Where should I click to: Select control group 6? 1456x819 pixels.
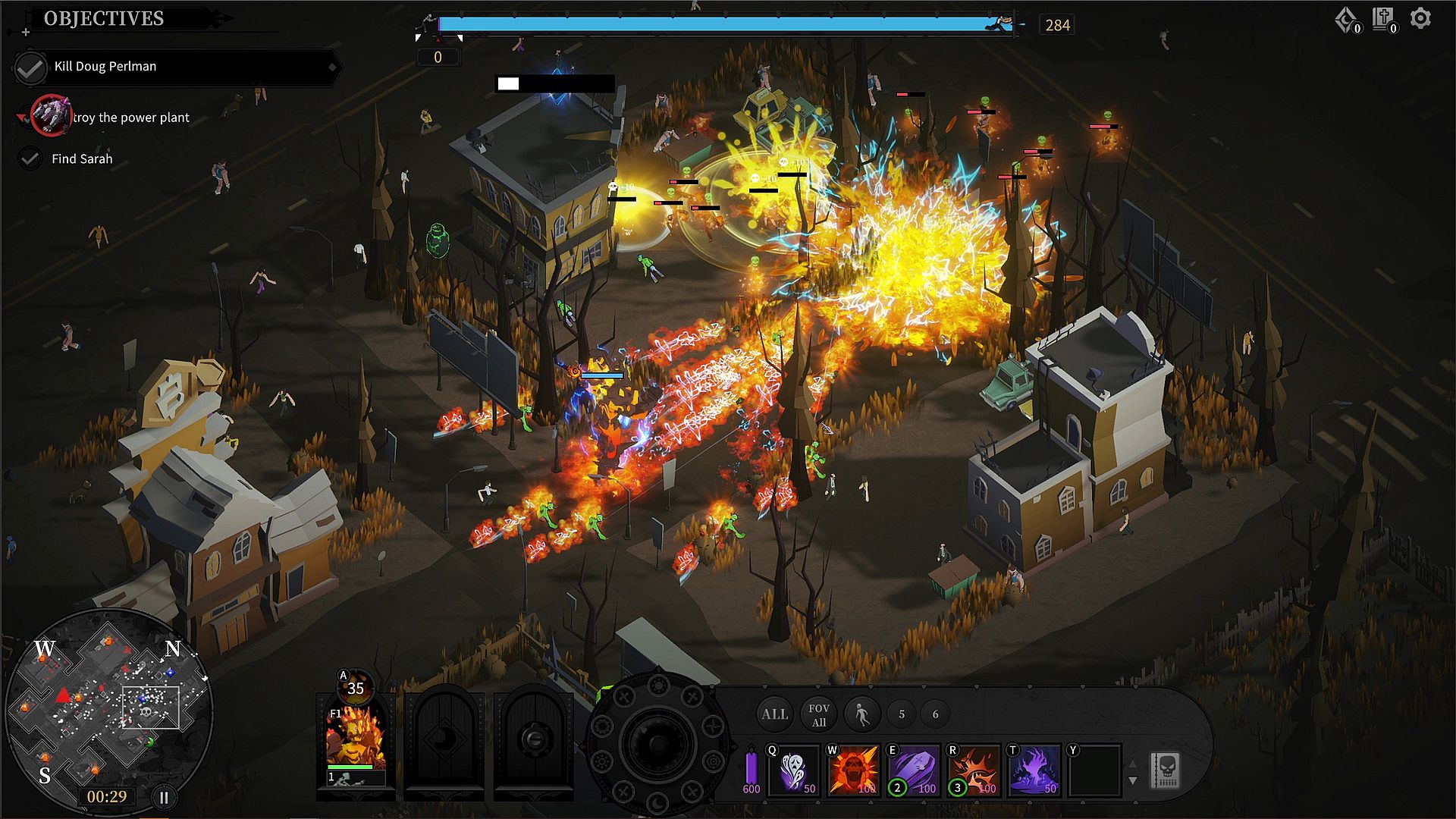coord(935,714)
